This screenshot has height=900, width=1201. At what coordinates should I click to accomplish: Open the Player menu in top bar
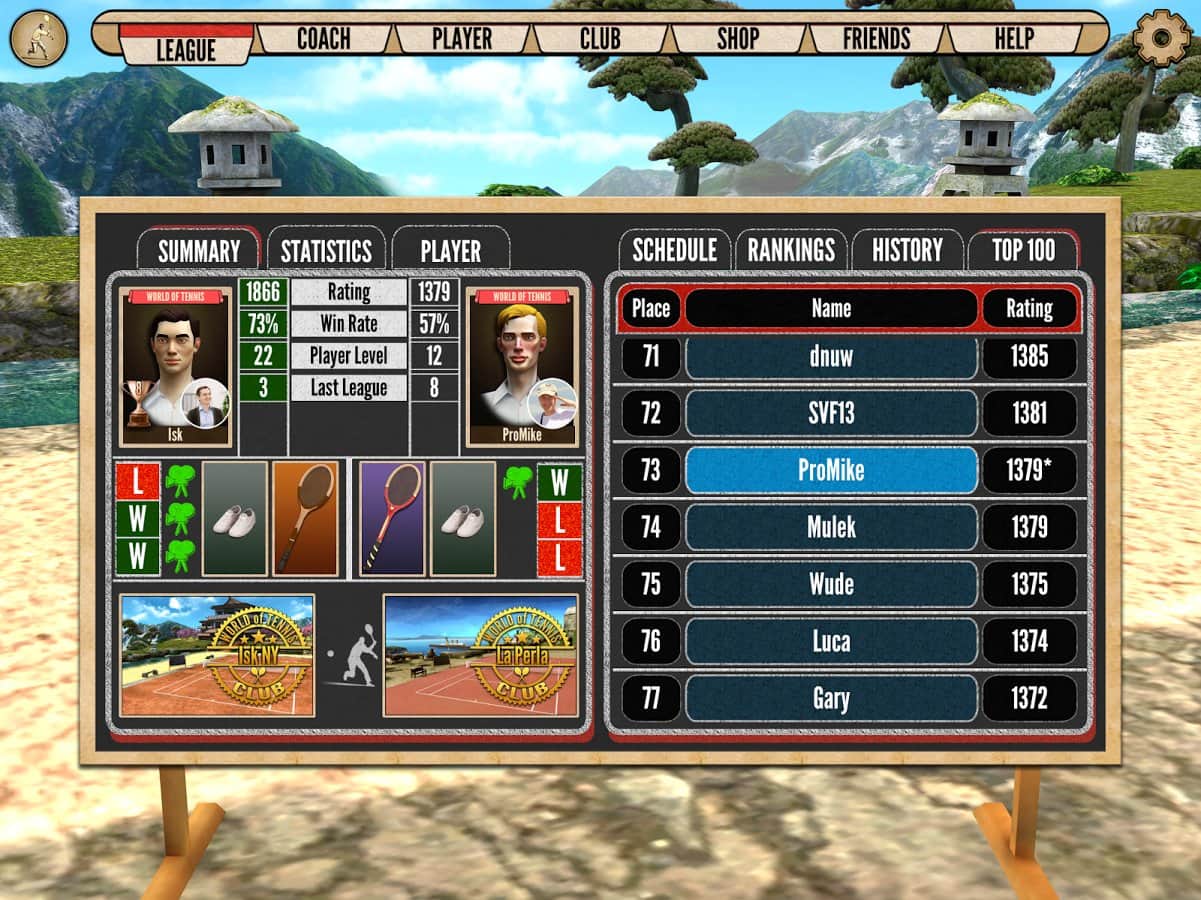(462, 39)
